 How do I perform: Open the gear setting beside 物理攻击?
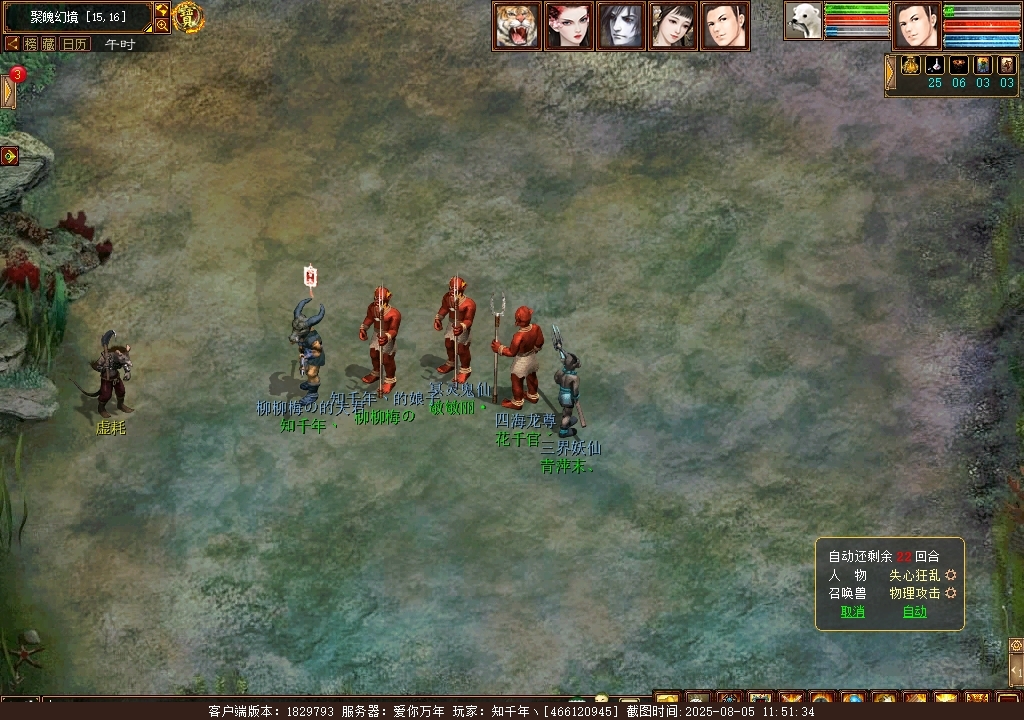click(951, 593)
